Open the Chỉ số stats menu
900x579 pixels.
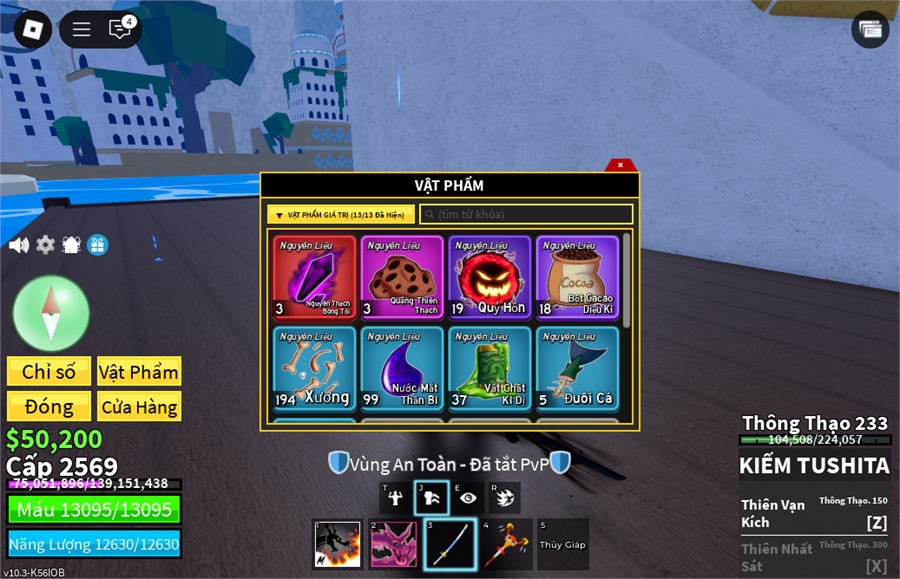[49, 372]
